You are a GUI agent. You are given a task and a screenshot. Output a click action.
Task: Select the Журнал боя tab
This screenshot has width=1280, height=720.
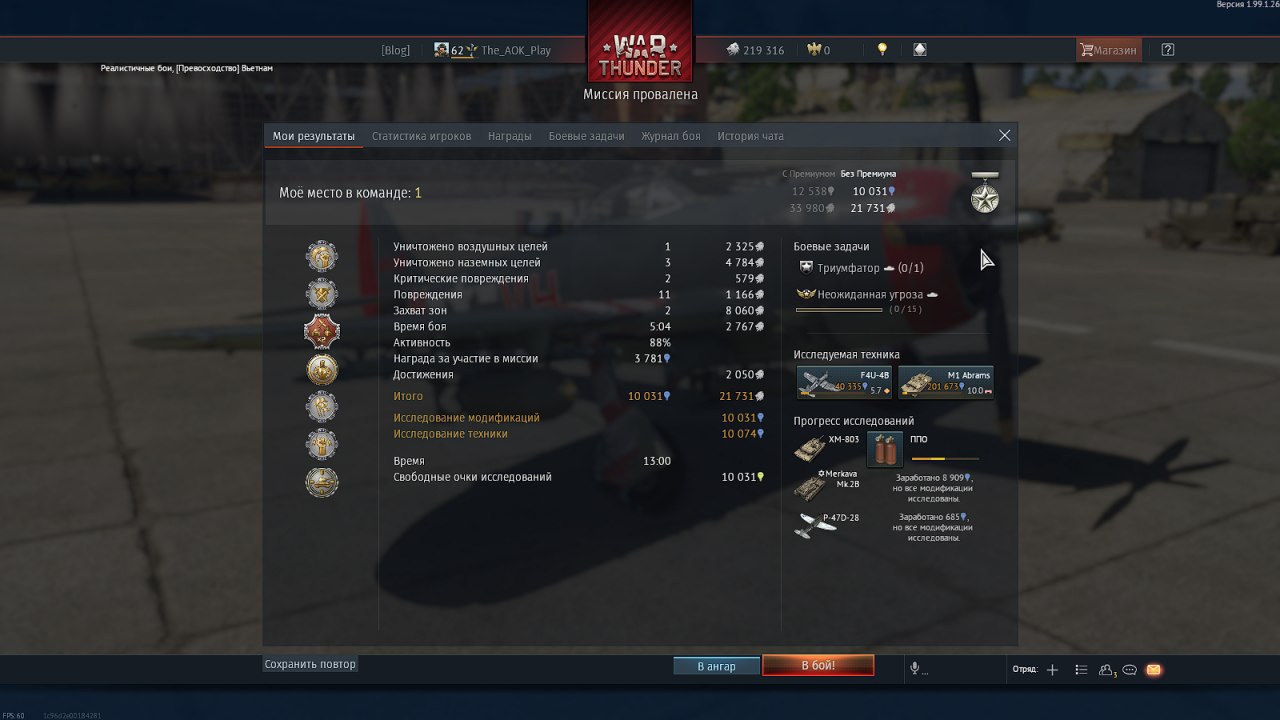point(670,136)
